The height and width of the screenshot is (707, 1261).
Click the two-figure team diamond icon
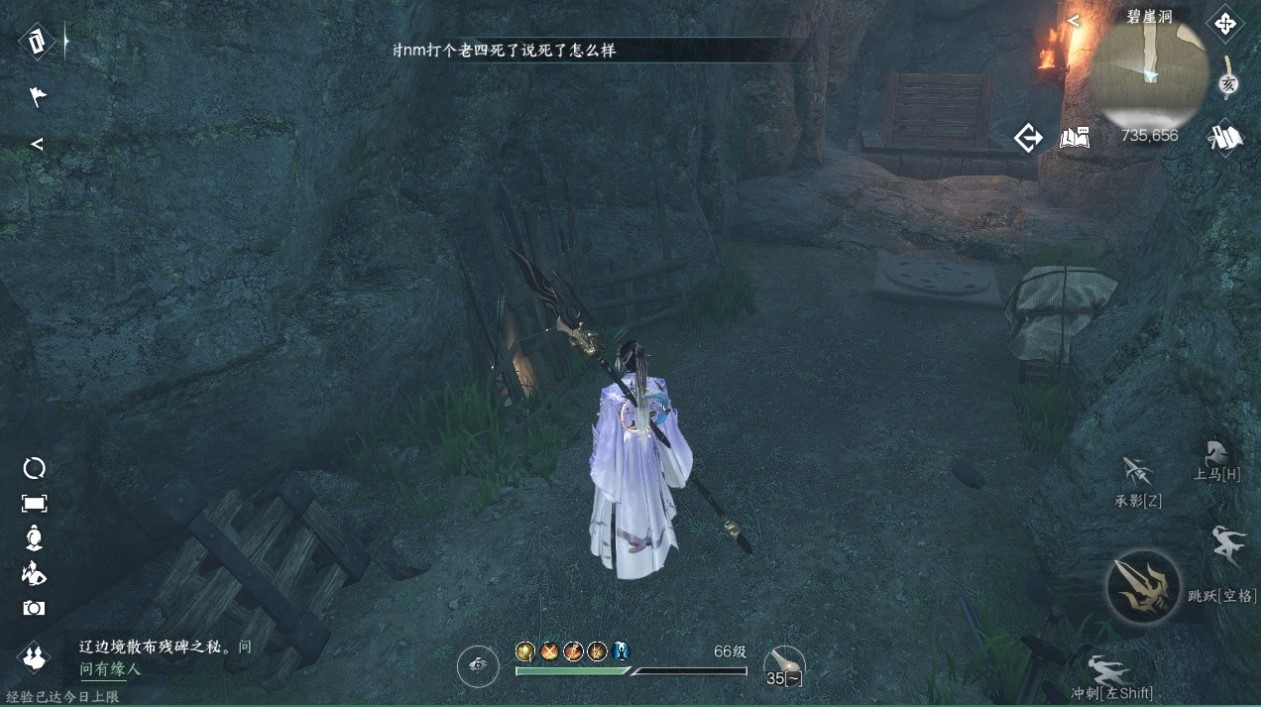click(35, 657)
